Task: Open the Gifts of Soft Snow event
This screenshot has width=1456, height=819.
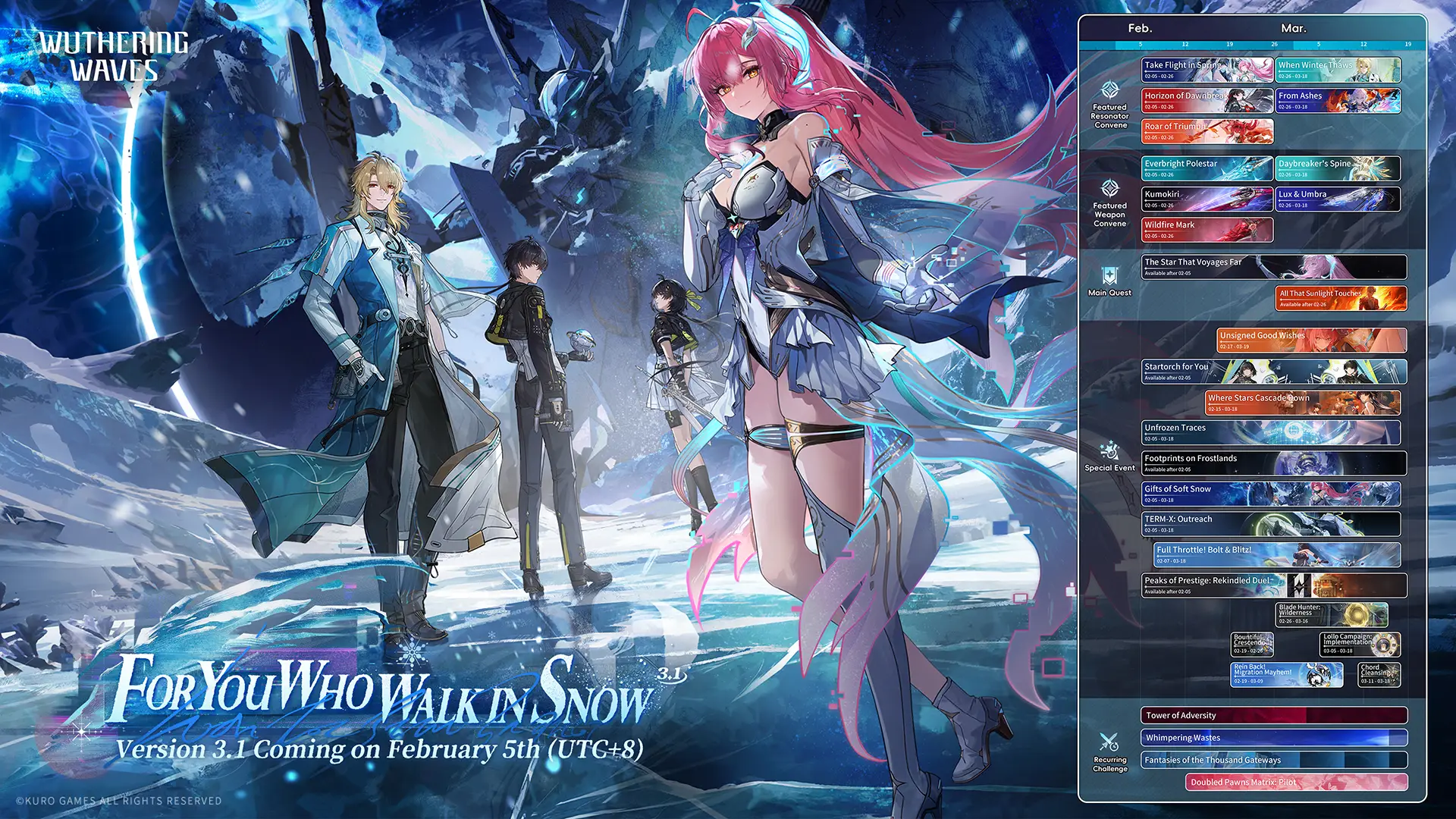Action: click(1271, 494)
